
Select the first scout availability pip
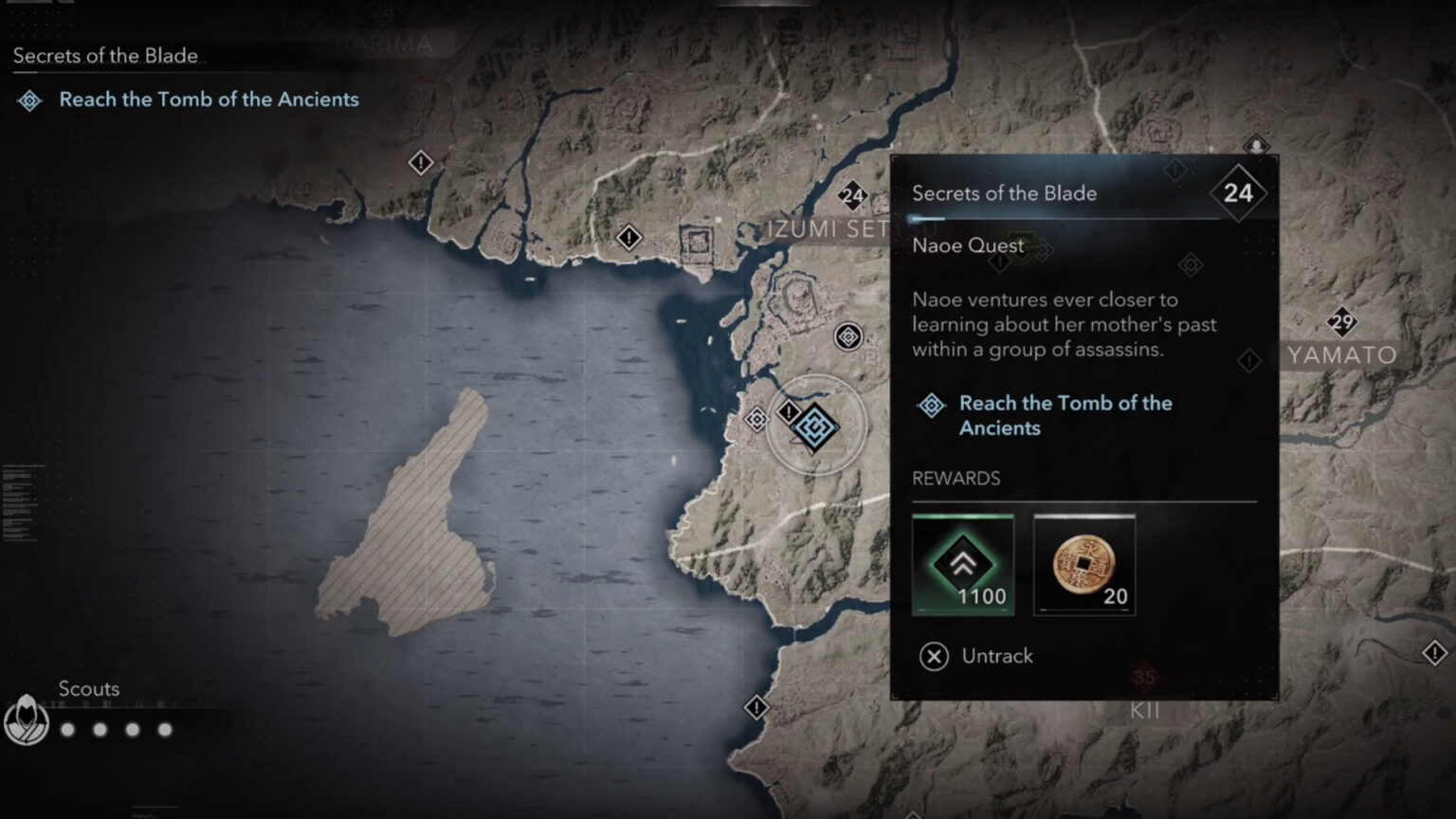67,730
